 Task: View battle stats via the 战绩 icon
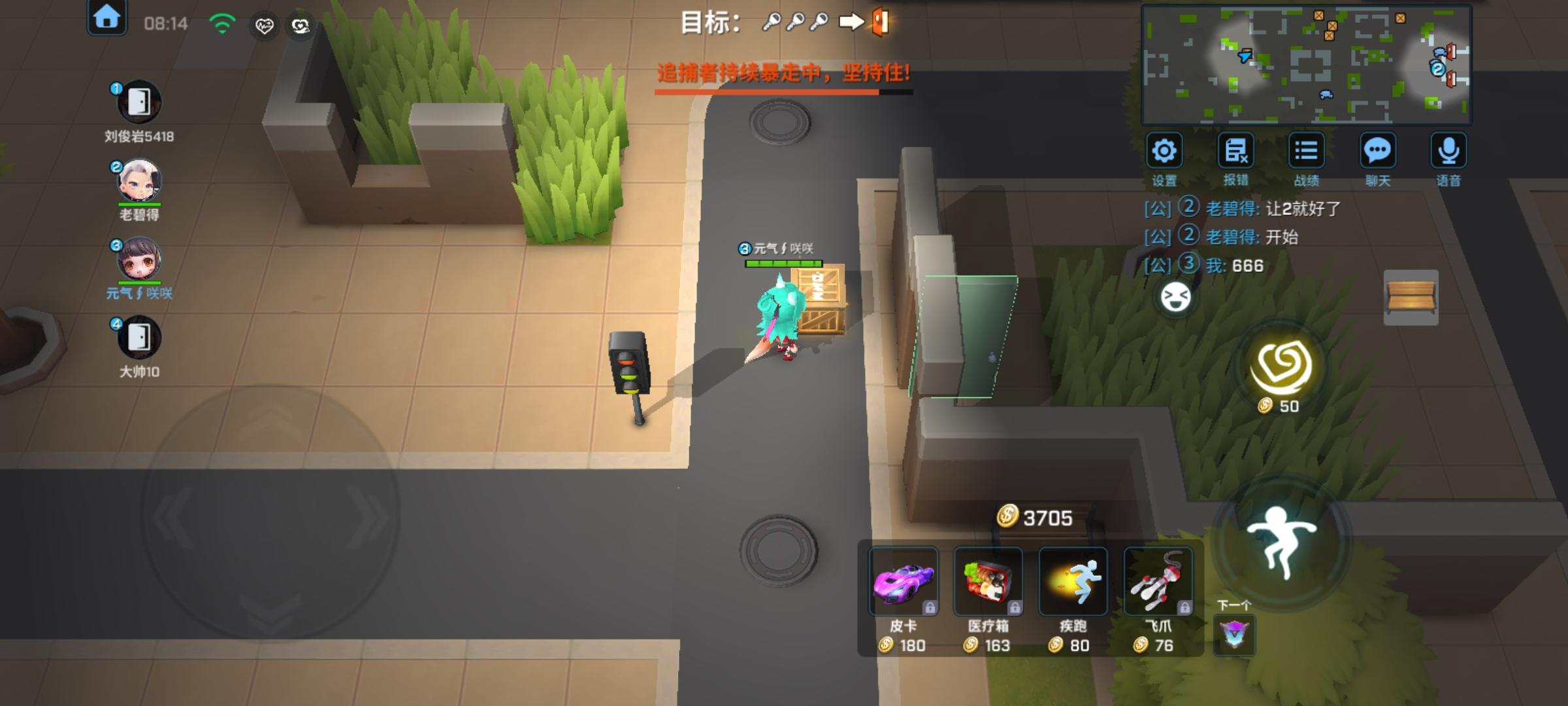(1307, 151)
